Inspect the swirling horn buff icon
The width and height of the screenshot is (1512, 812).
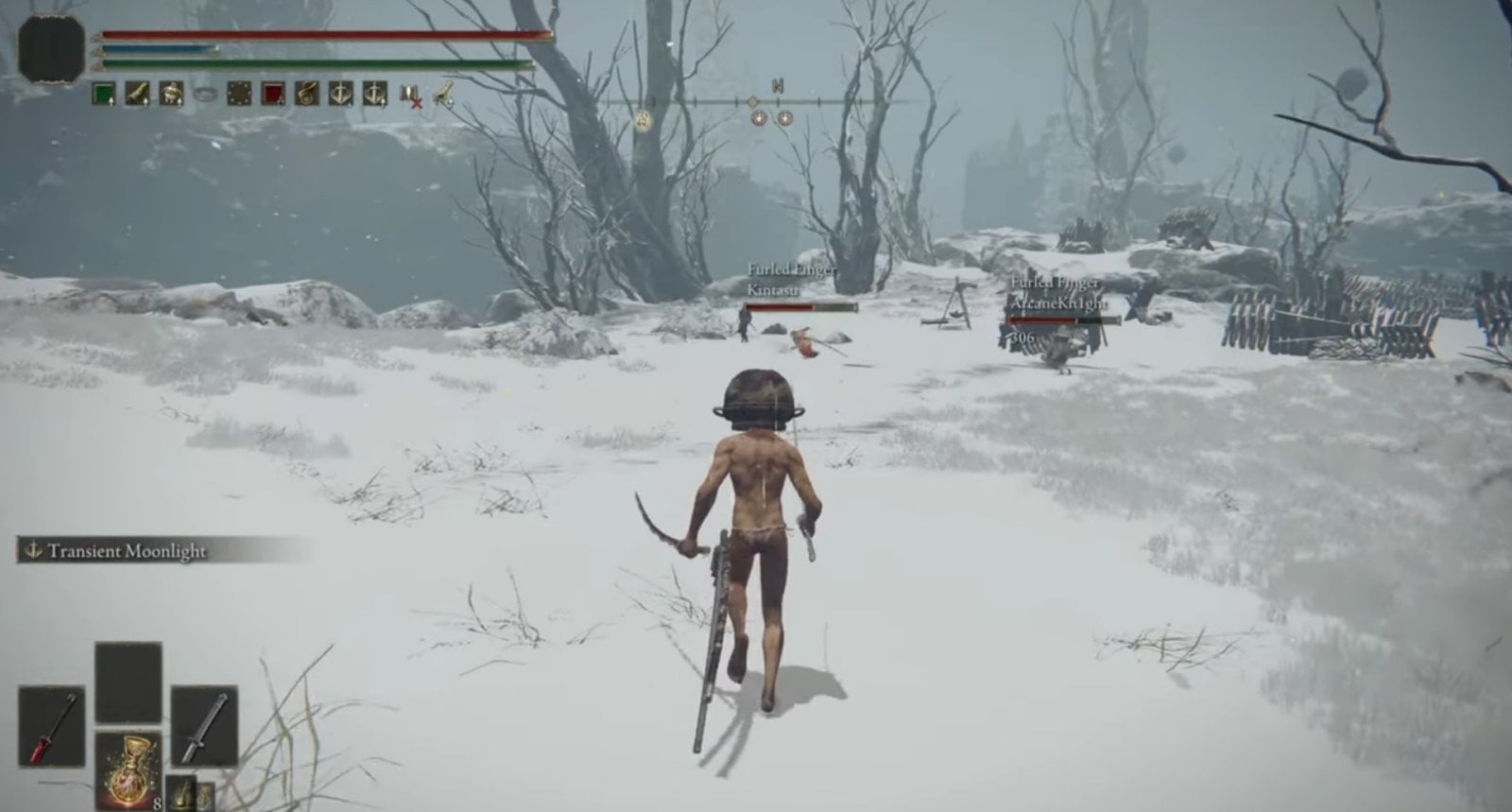click(x=307, y=94)
